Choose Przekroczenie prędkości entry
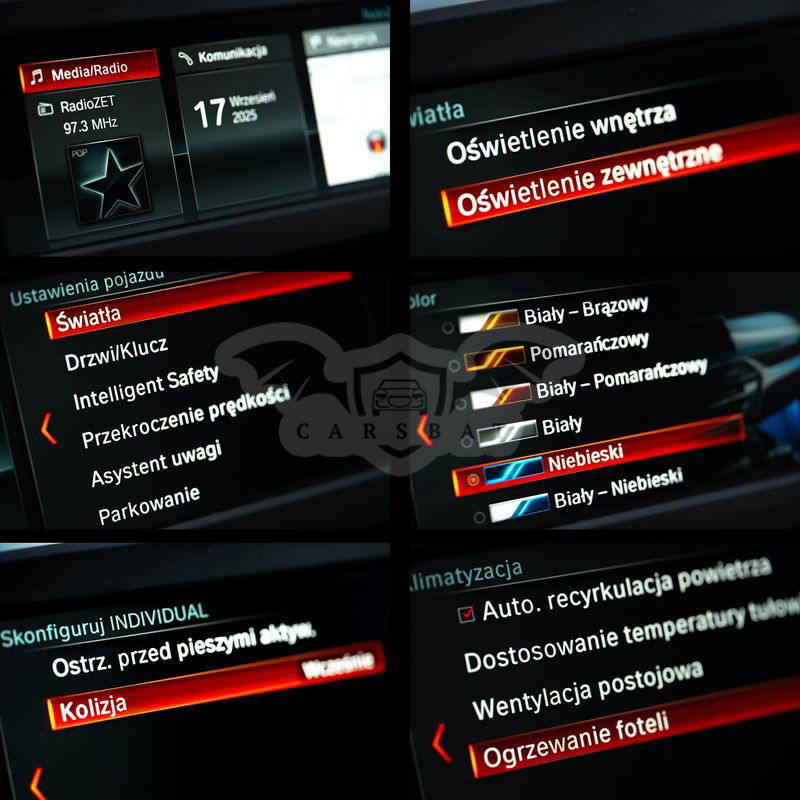Image resolution: width=800 pixels, height=800 pixels. [x=186, y=417]
